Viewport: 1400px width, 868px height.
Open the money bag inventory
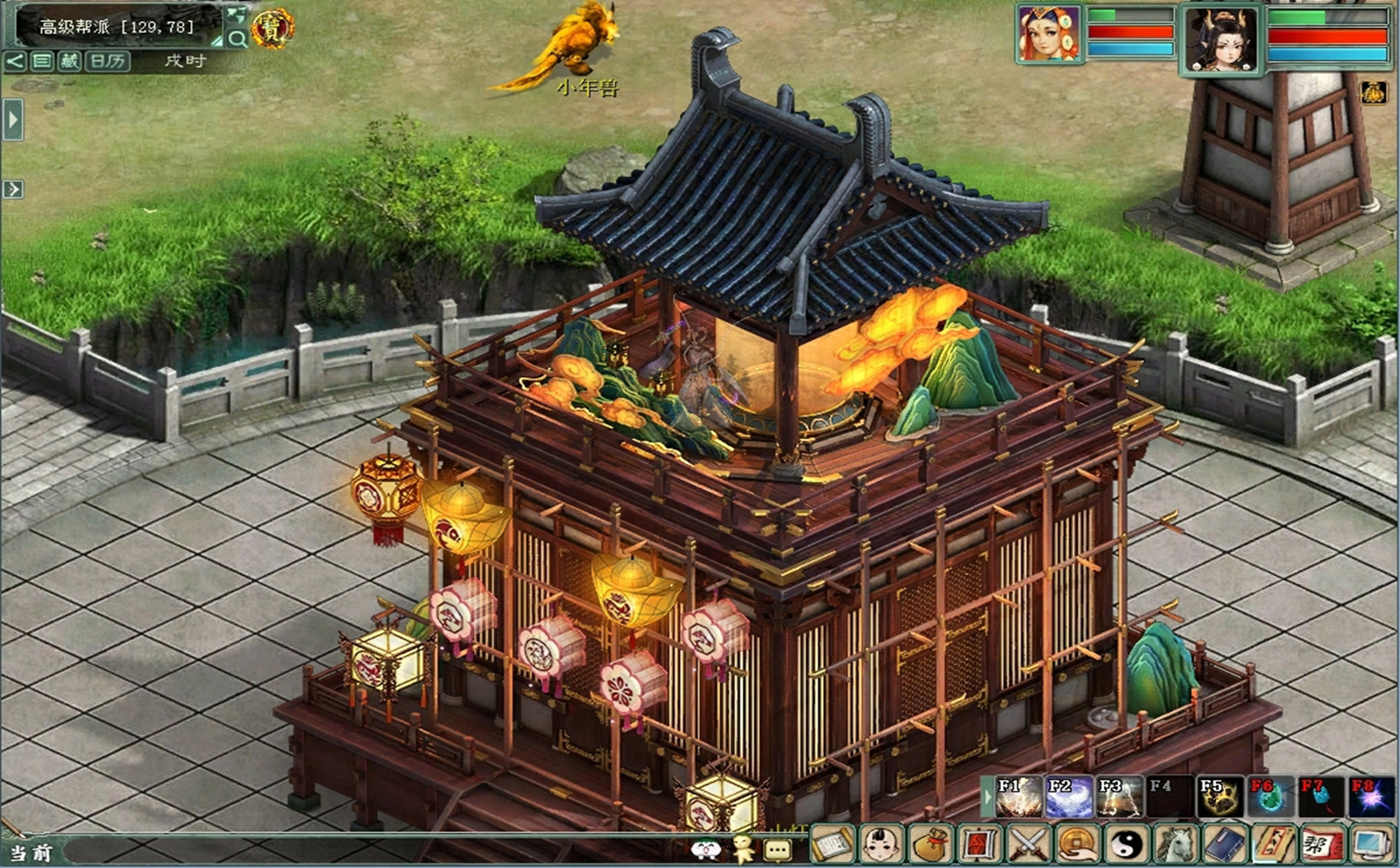[x=930, y=844]
